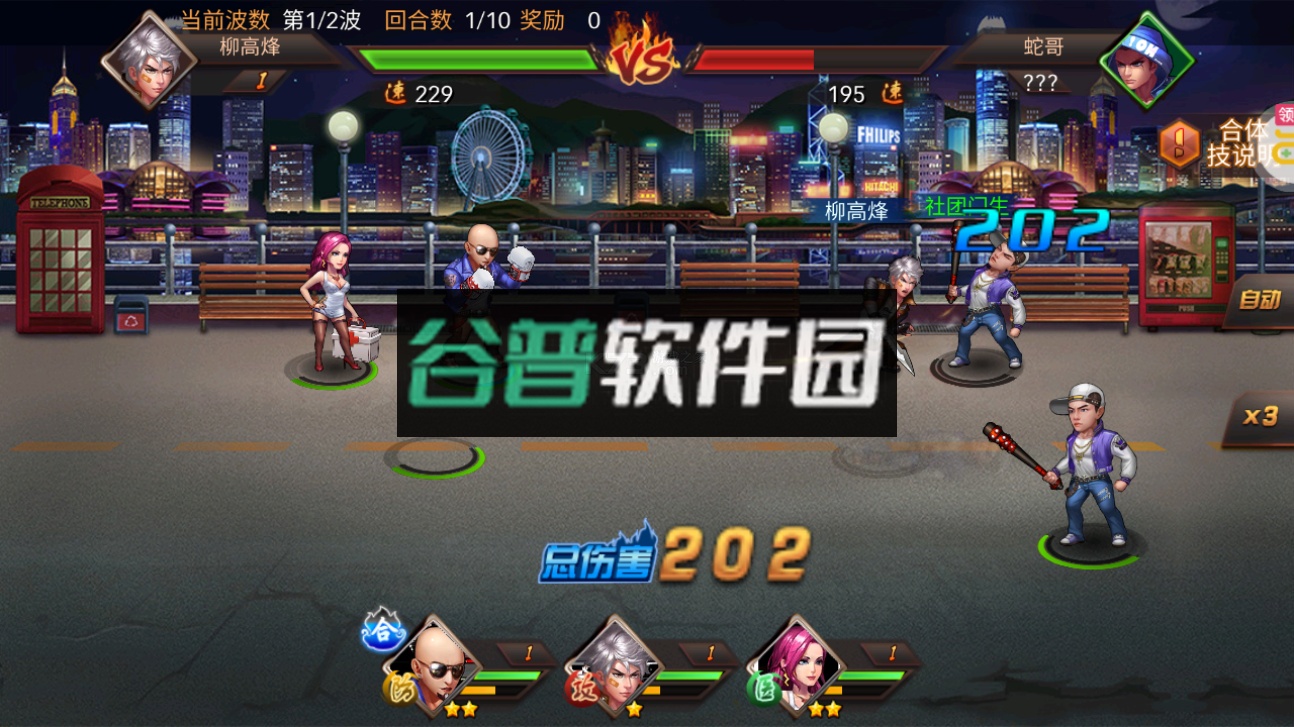The image size is (1294, 727).
Task: Tap the 医 healer role icon on pink-haired portrait
Action: pos(764,692)
